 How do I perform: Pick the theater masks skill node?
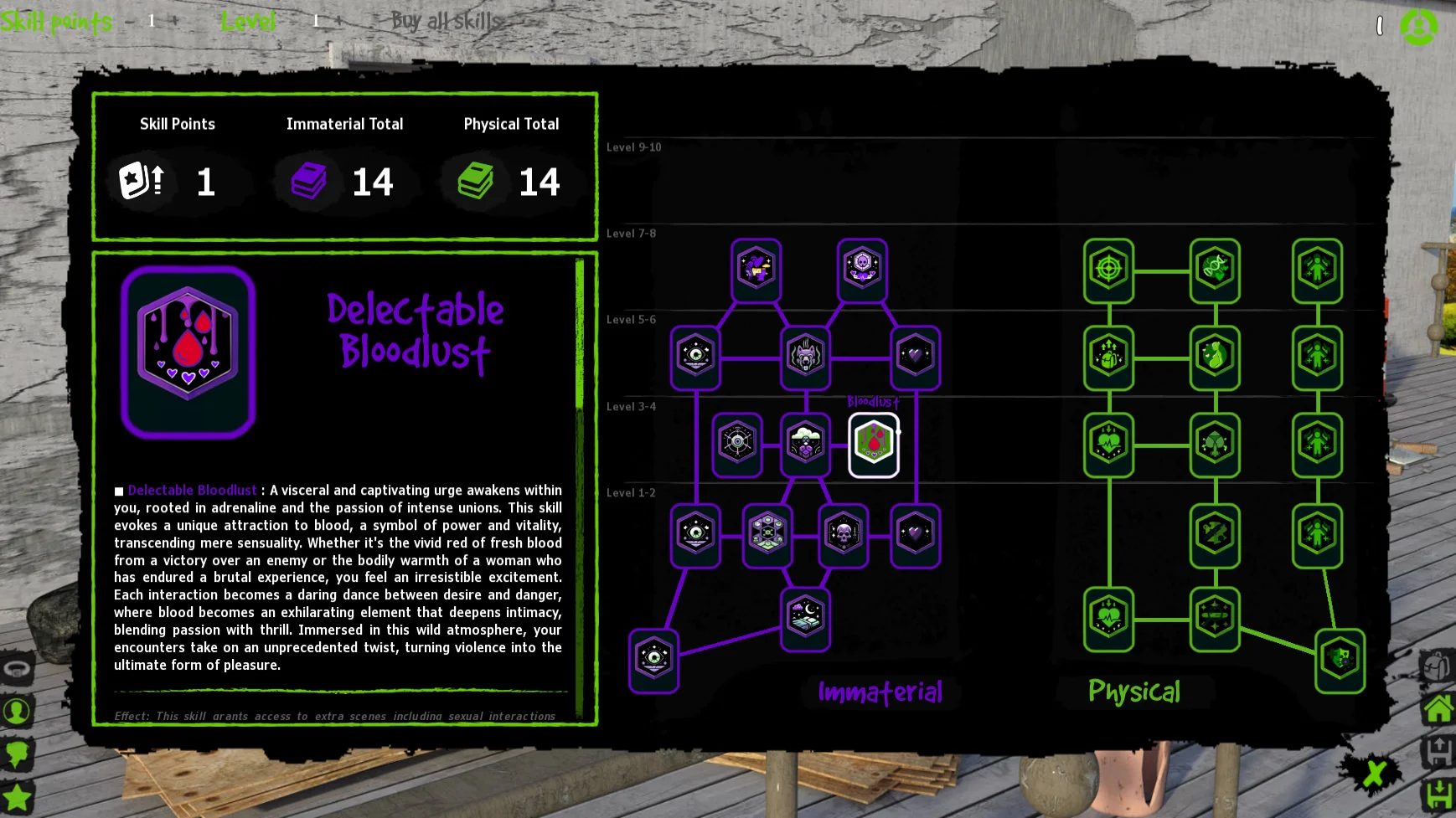[x=1340, y=660]
